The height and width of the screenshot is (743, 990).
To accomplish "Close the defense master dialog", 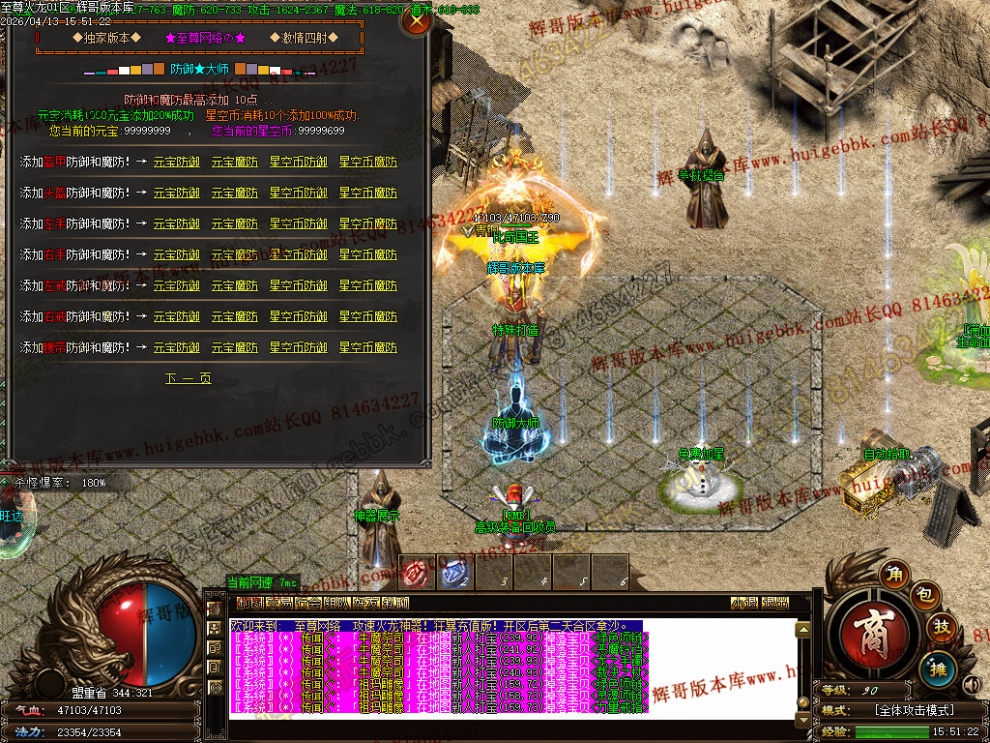I will (416, 22).
